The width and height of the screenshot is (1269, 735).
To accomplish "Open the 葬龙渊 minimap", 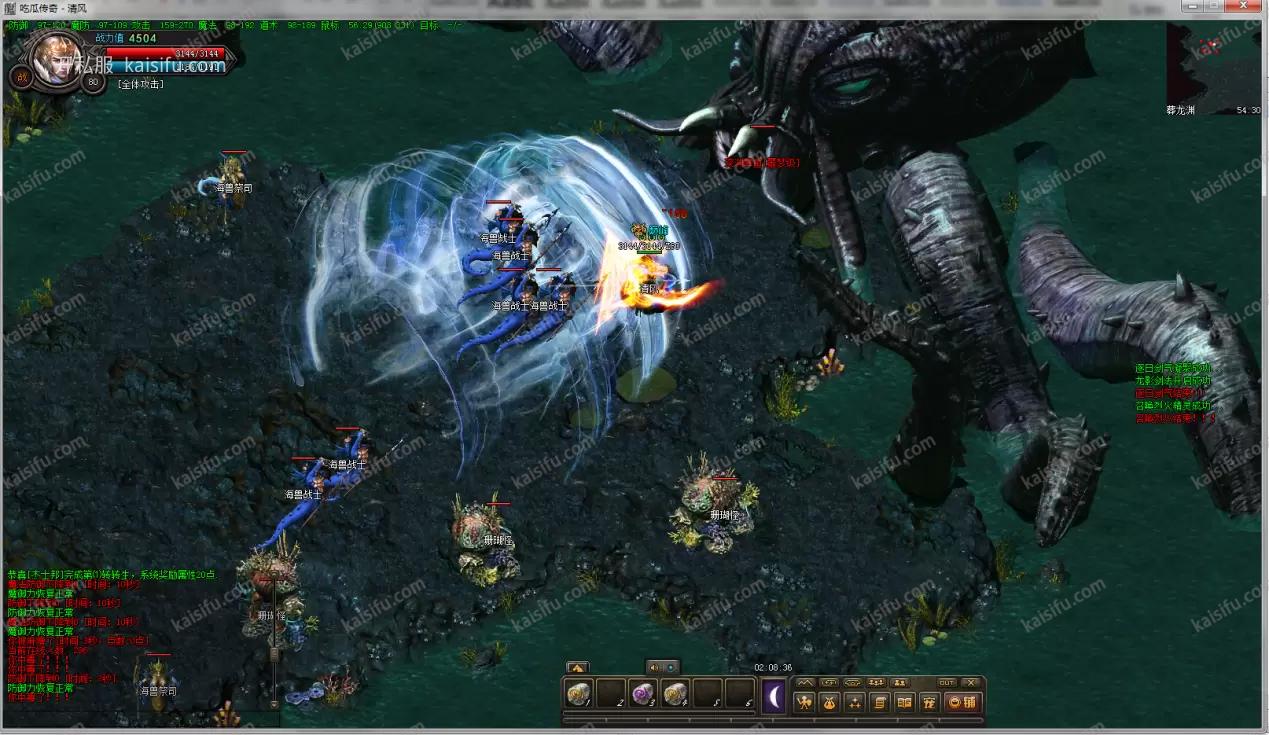I will tap(1214, 65).
